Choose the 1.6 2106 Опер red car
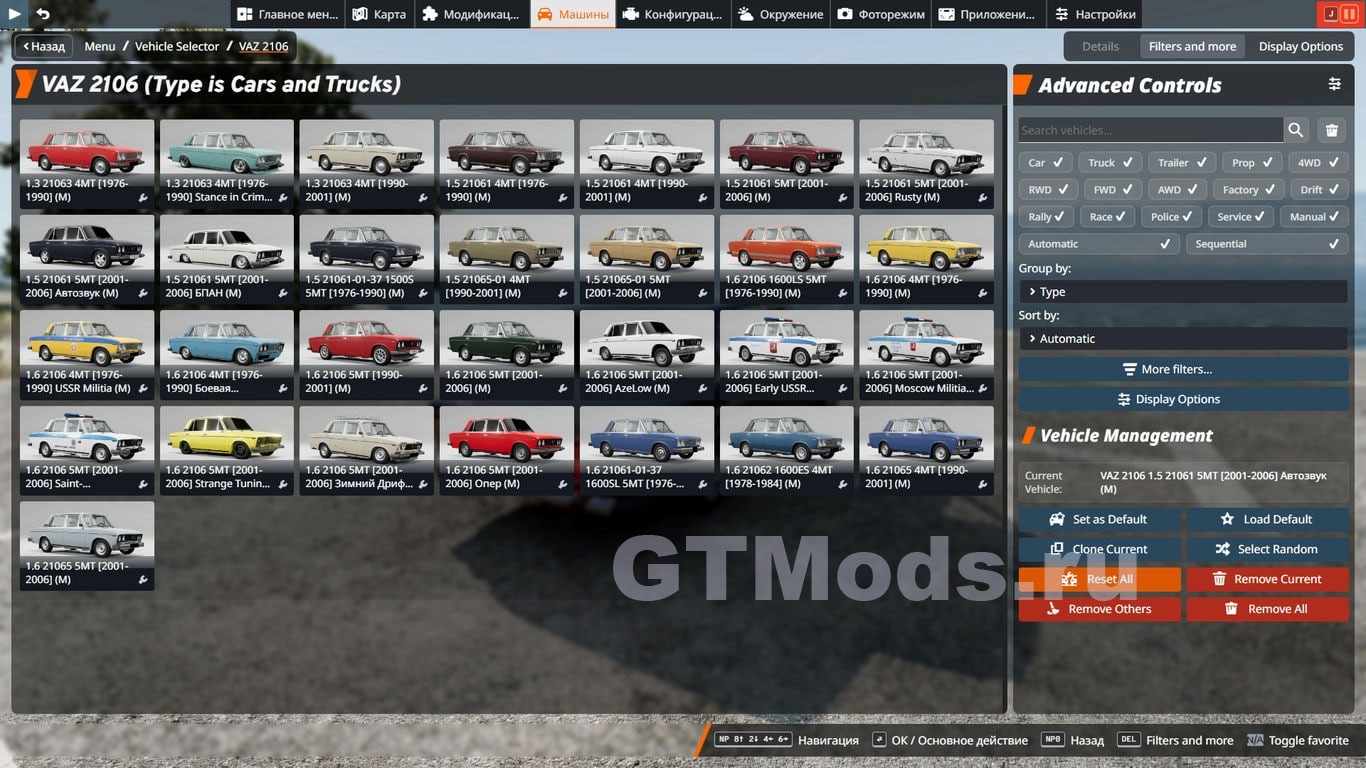1366x768 pixels. (x=507, y=449)
